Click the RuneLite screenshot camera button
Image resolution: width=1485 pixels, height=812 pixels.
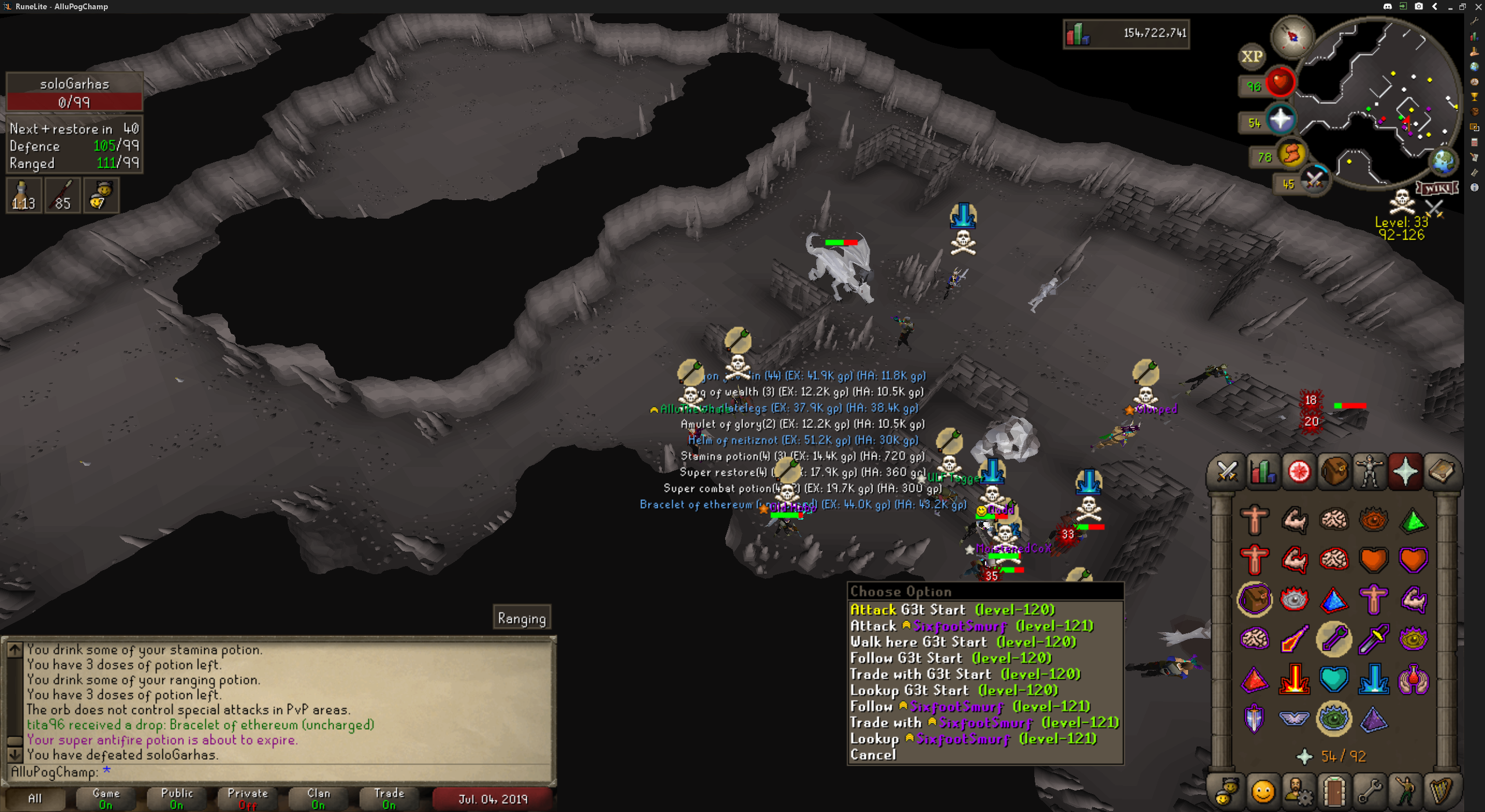[x=1419, y=6]
